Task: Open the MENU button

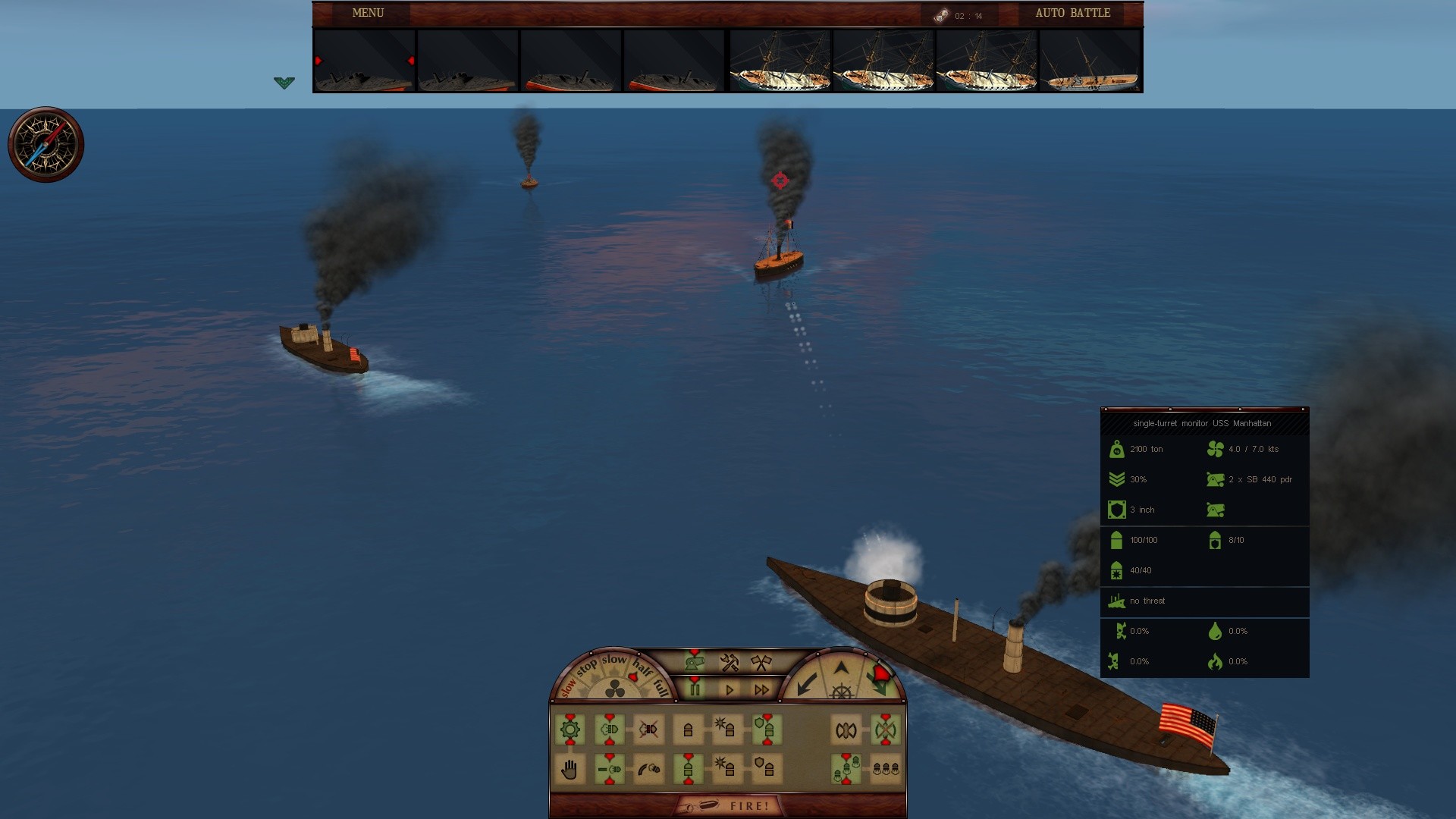Action: click(368, 13)
